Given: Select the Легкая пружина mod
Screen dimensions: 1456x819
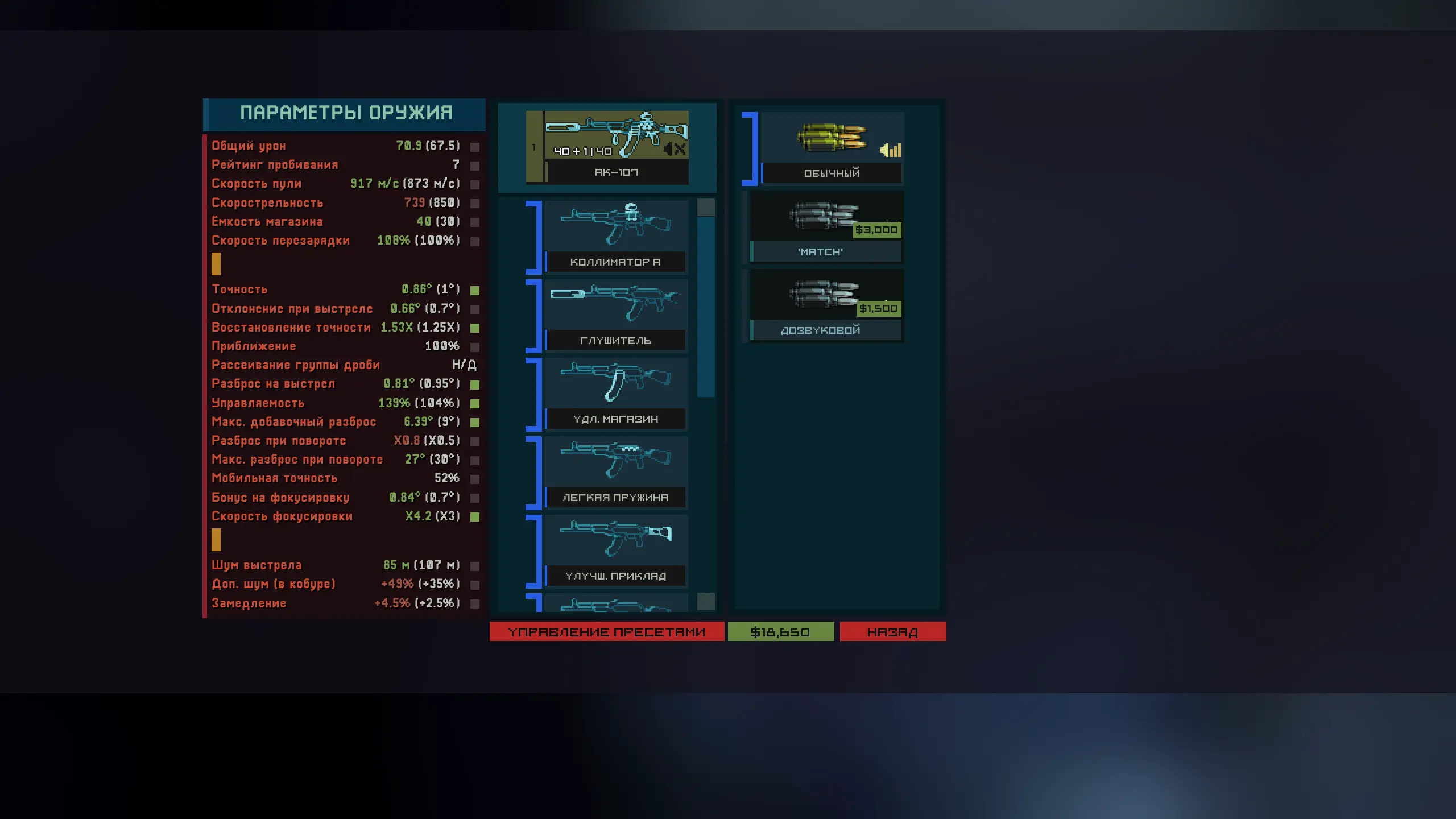Looking at the screenshot, I should (615, 471).
